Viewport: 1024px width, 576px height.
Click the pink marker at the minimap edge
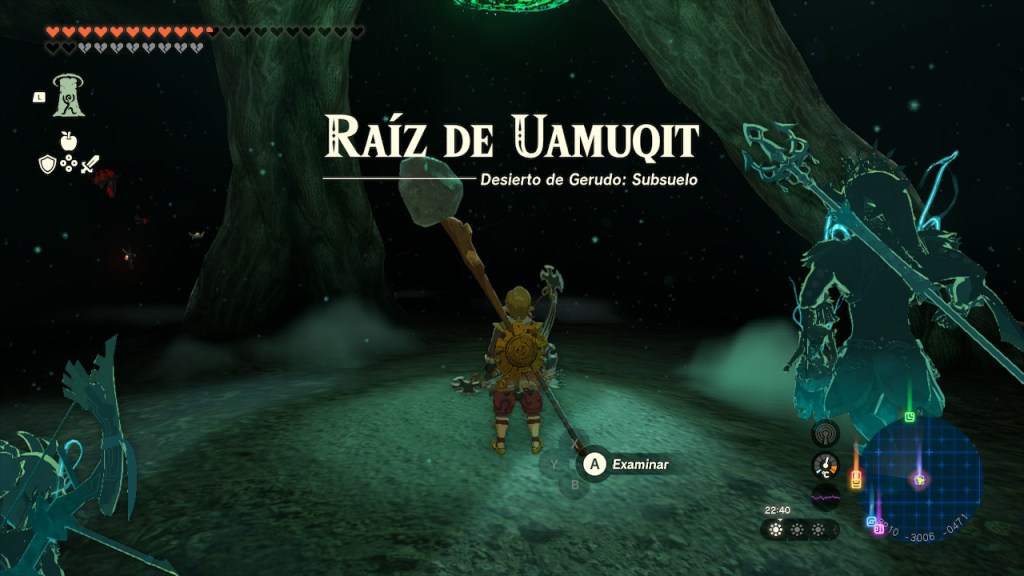[x=879, y=529]
